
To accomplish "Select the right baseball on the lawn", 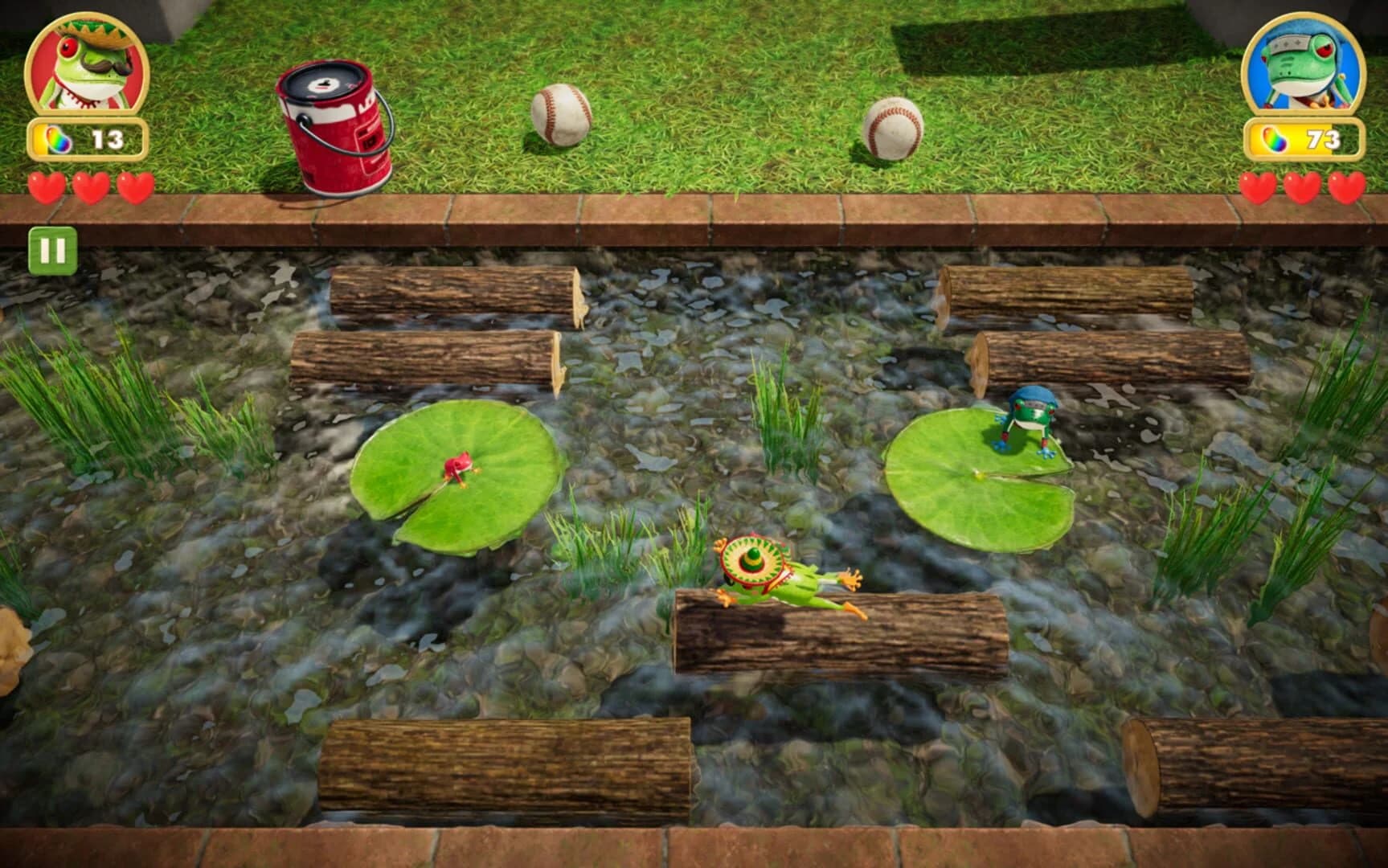I will (895, 129).
